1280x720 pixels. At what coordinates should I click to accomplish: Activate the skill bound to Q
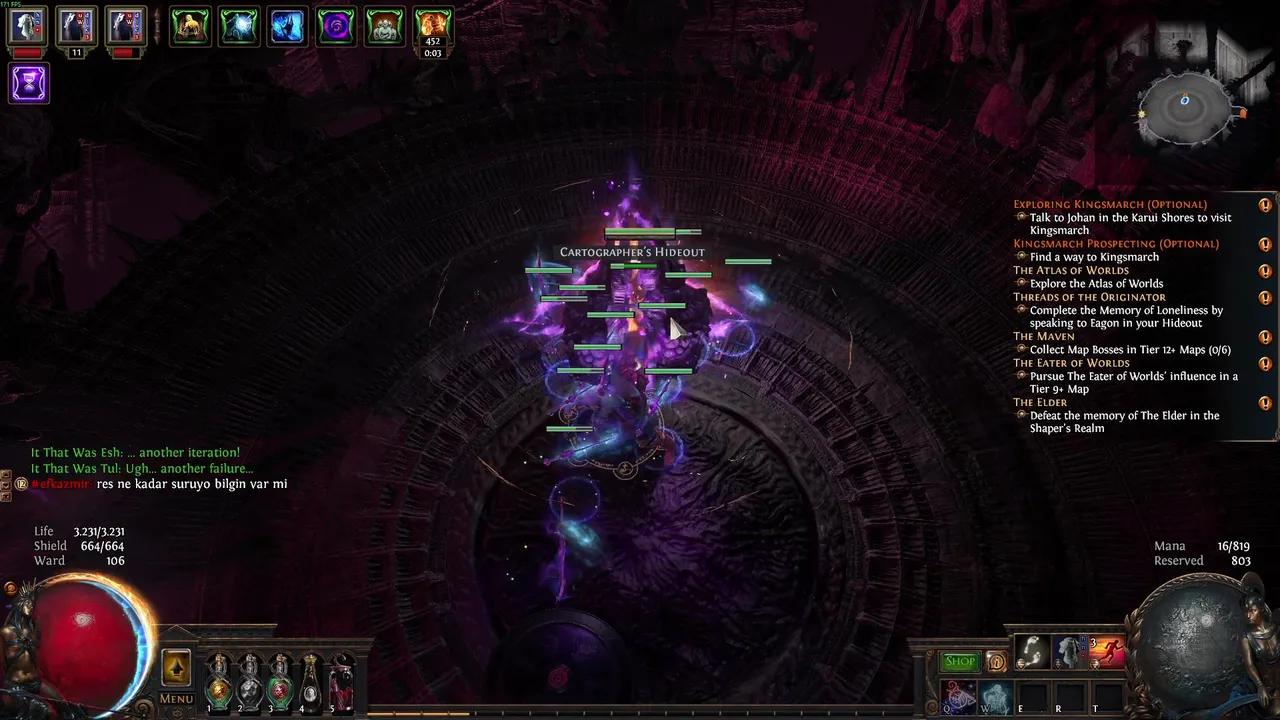pyautogui.click(x=958, y=697)
